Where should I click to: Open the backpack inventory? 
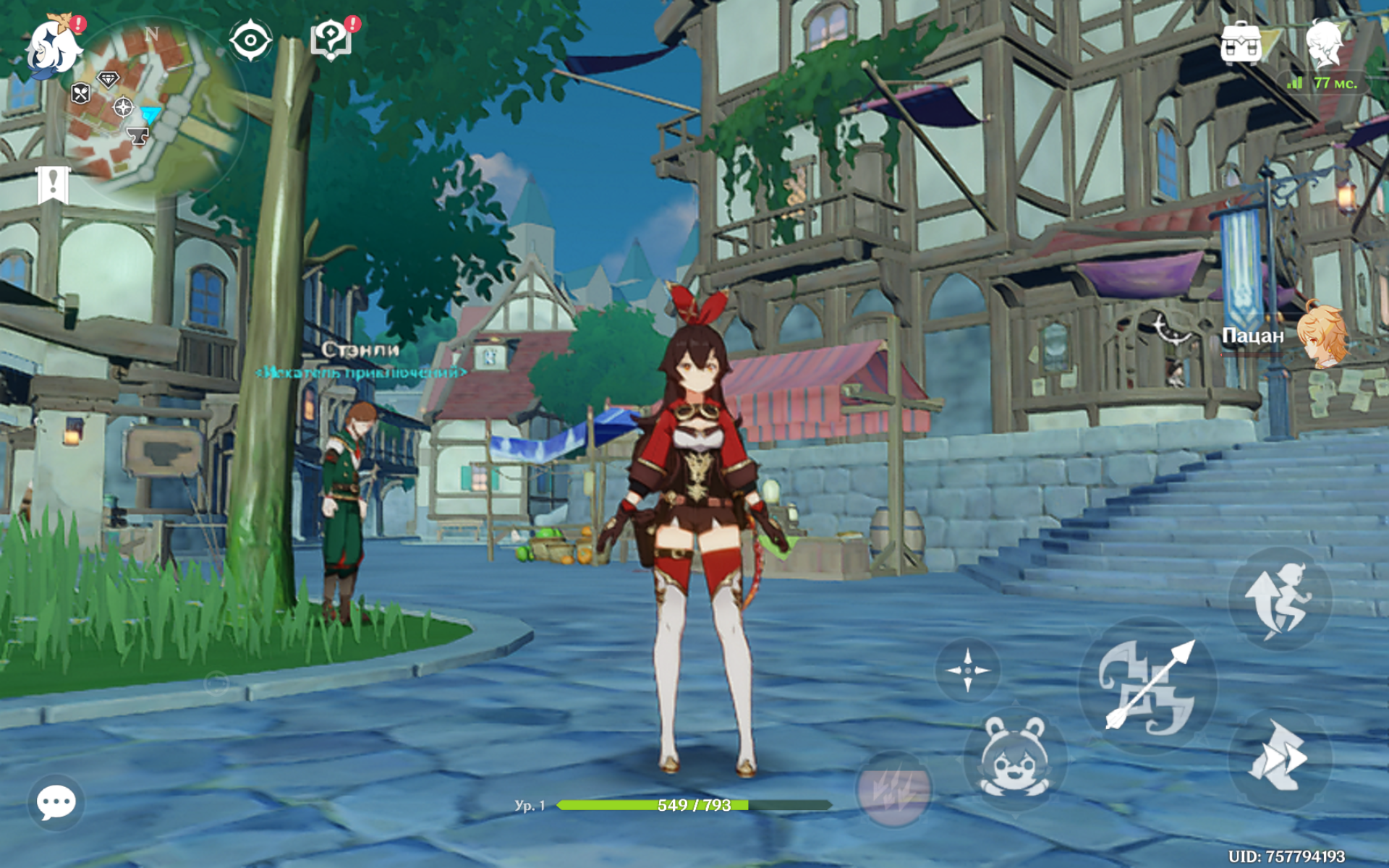coord(1241,43)
